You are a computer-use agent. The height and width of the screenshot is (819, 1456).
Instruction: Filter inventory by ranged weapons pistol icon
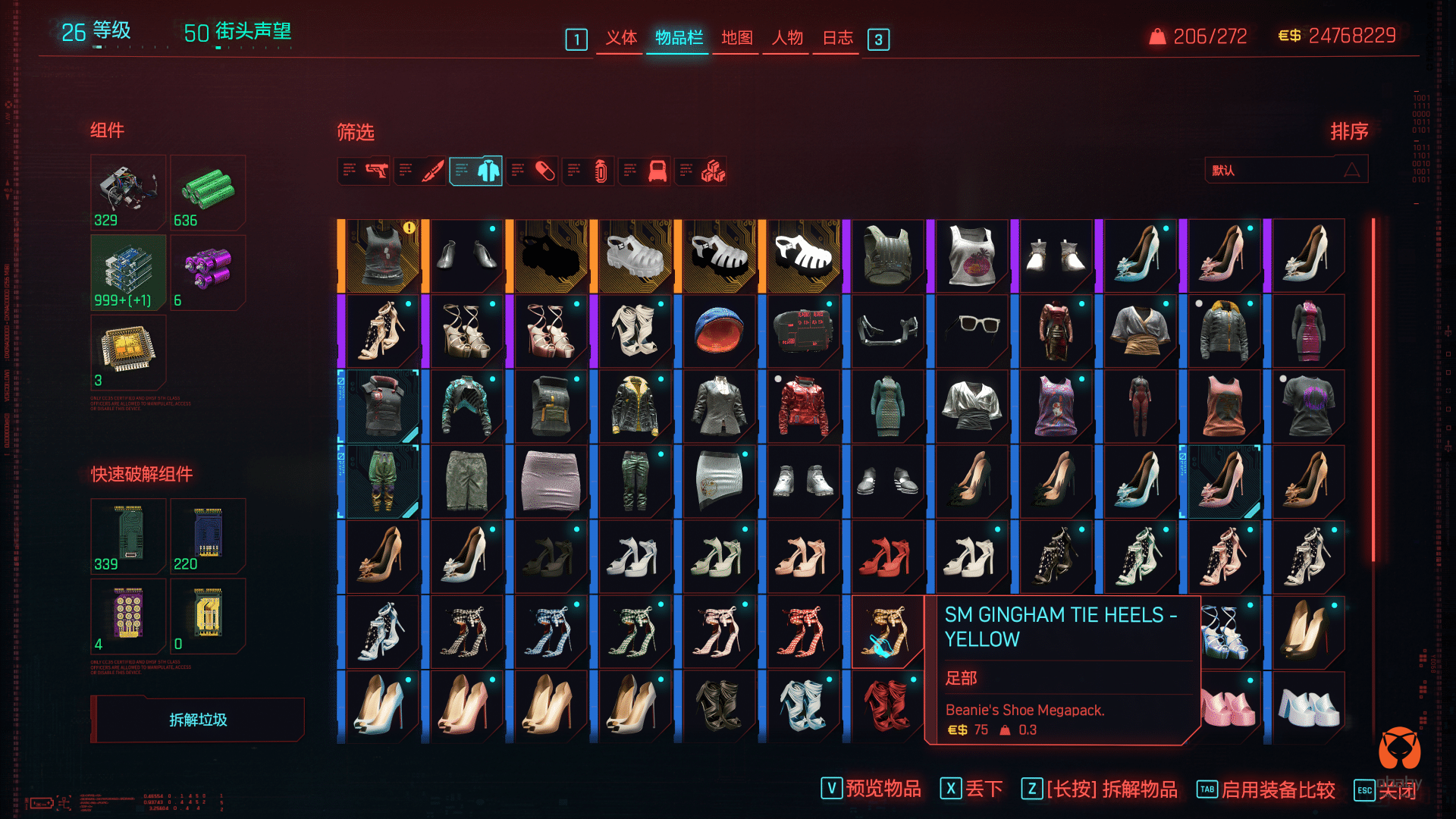point(365,171)
